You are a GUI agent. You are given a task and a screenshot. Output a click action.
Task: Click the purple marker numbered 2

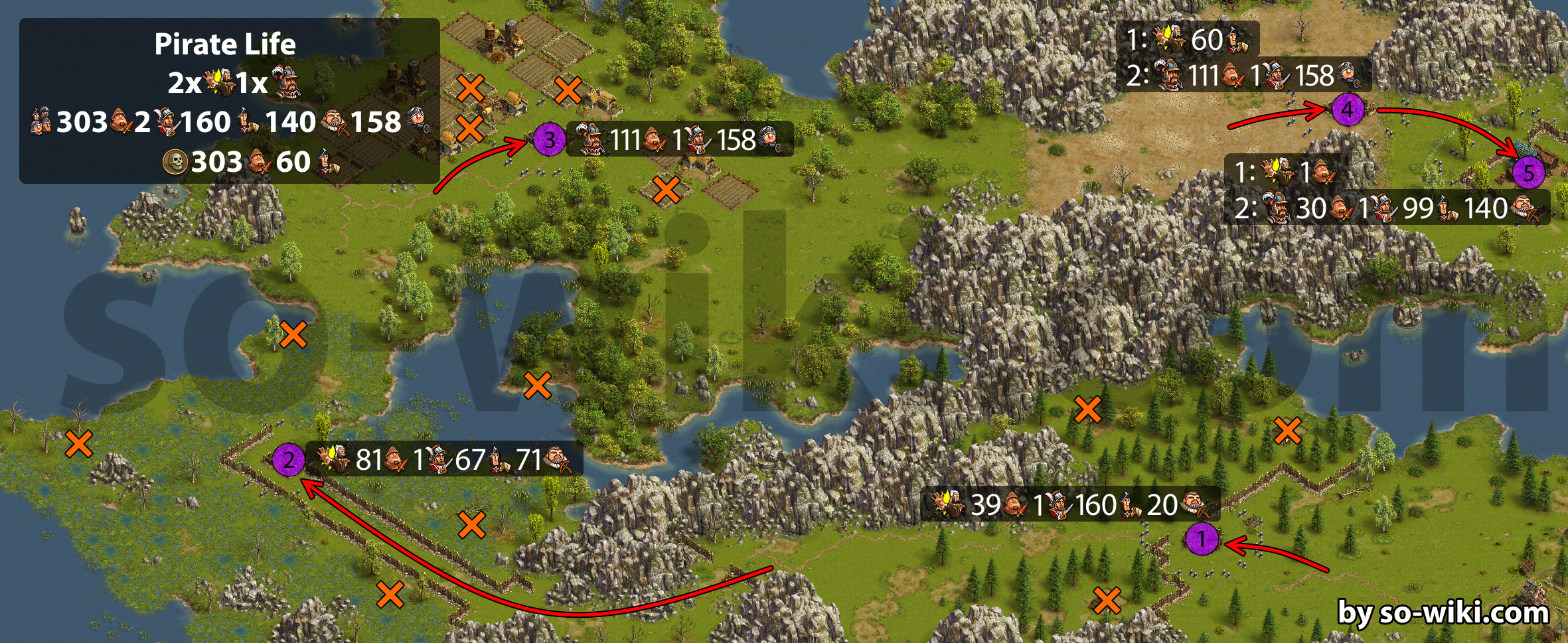click(x=289, y=459)
